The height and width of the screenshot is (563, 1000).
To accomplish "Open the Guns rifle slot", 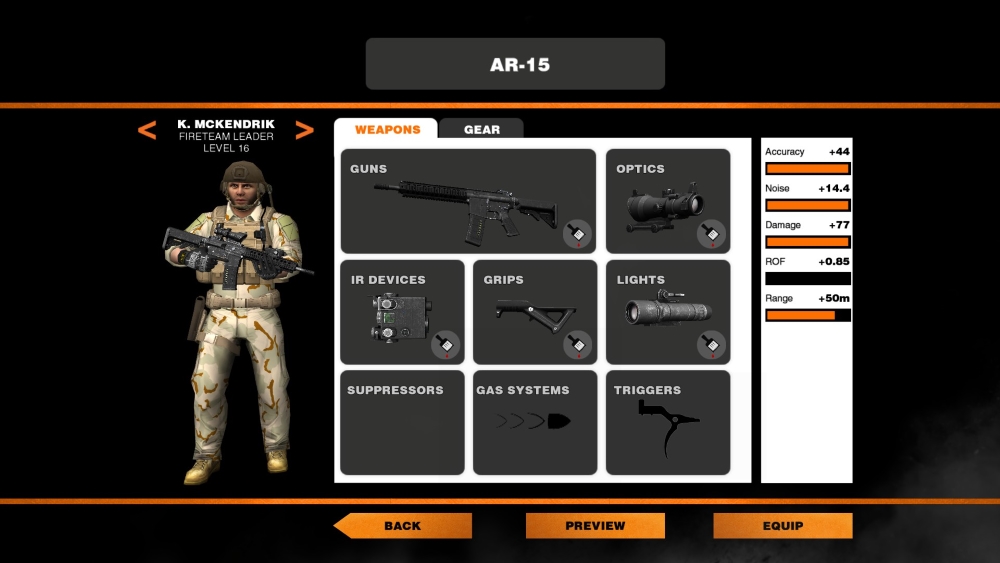I will [468, 201].
